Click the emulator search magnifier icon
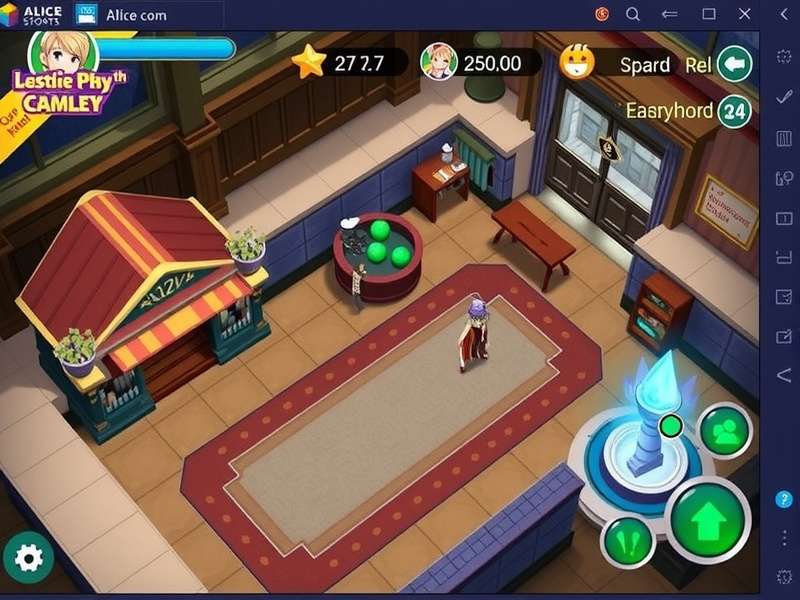 [633, 14]
